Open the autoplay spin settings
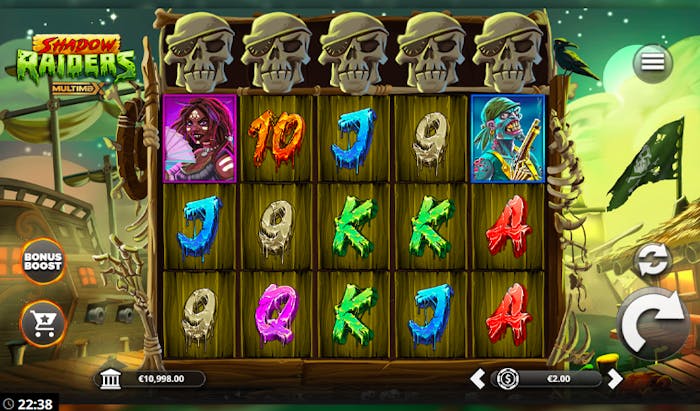The height and width of the screenshot is (411, 700). [x=651, y=260]
